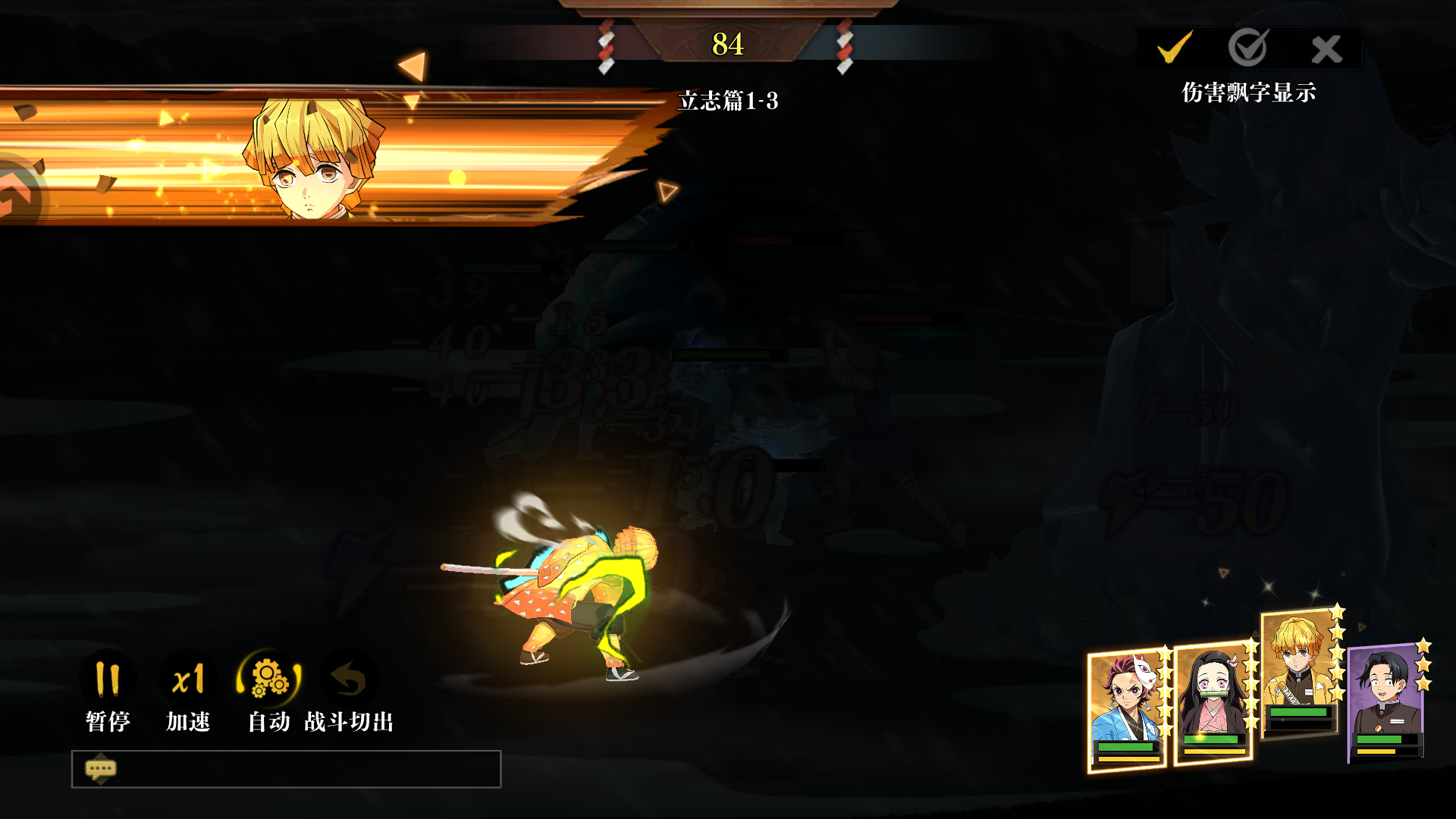Click the 立志篇1-3 stage title

[730, 99]
